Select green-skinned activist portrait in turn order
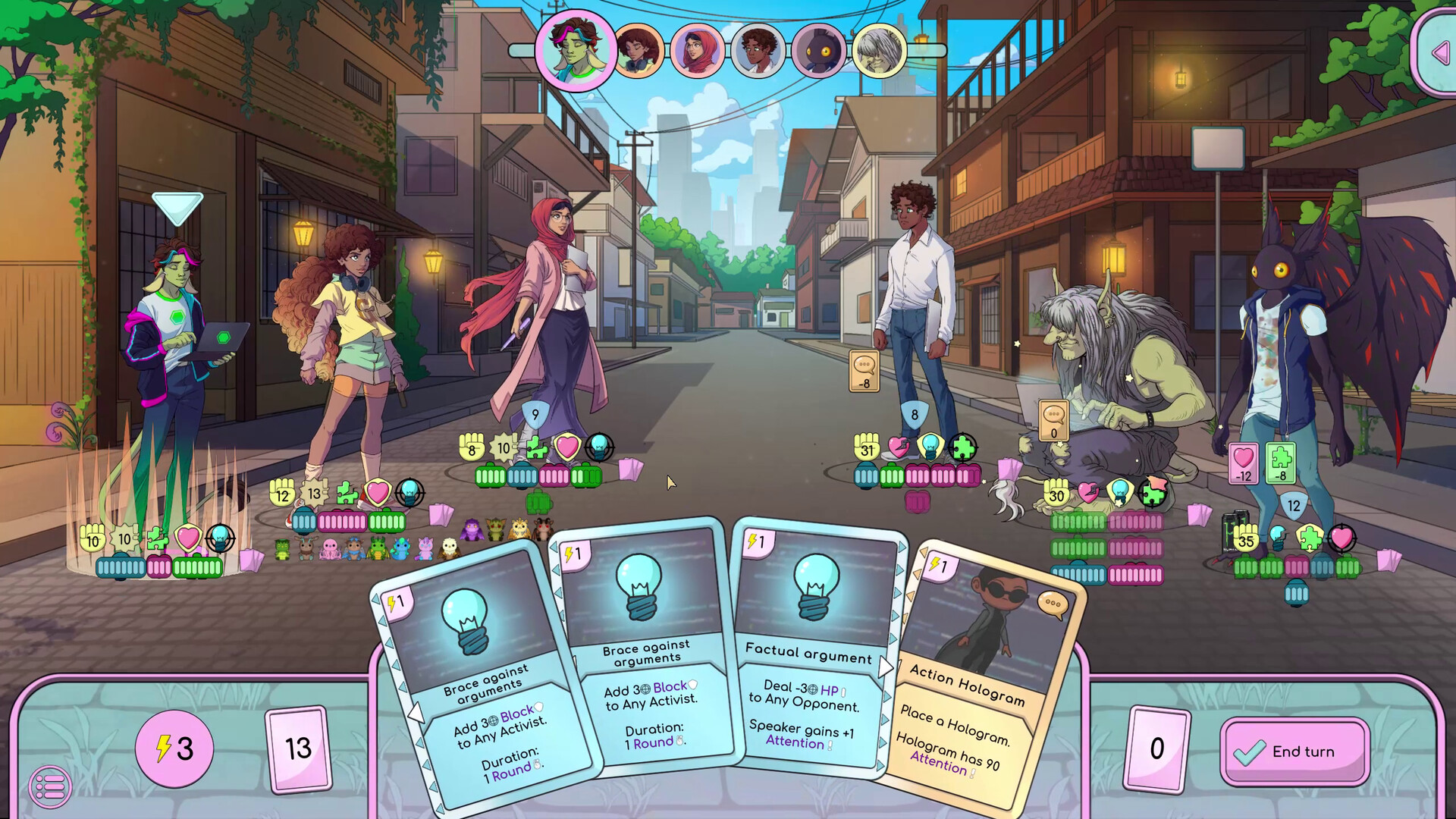The image size is (1456, 819). point(576,50)
